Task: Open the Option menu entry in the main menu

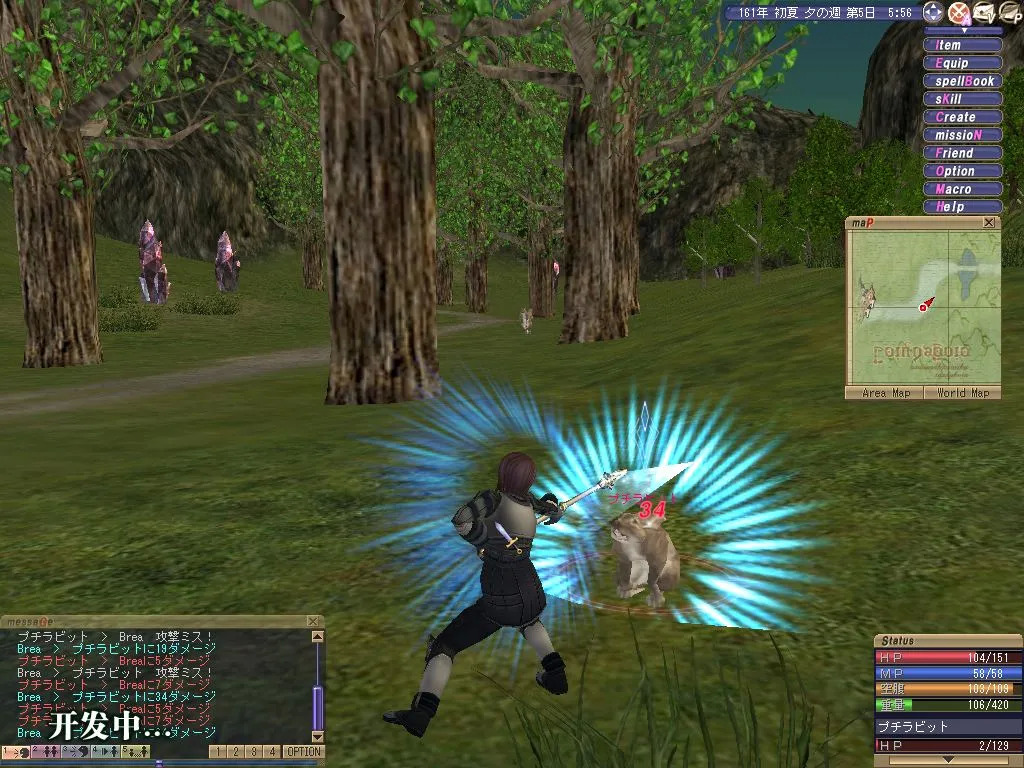Action: 962,171
